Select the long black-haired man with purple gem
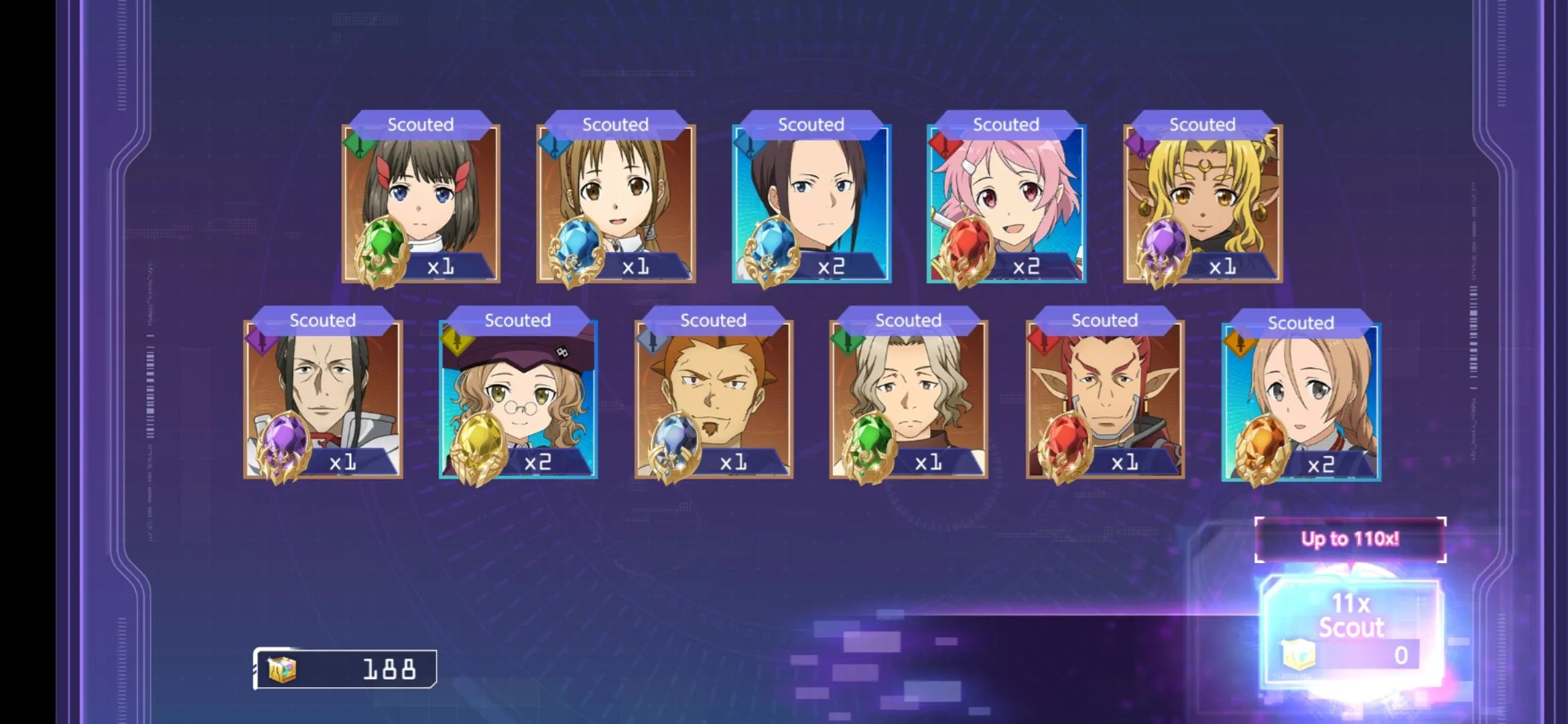 [x=323, y=399]
